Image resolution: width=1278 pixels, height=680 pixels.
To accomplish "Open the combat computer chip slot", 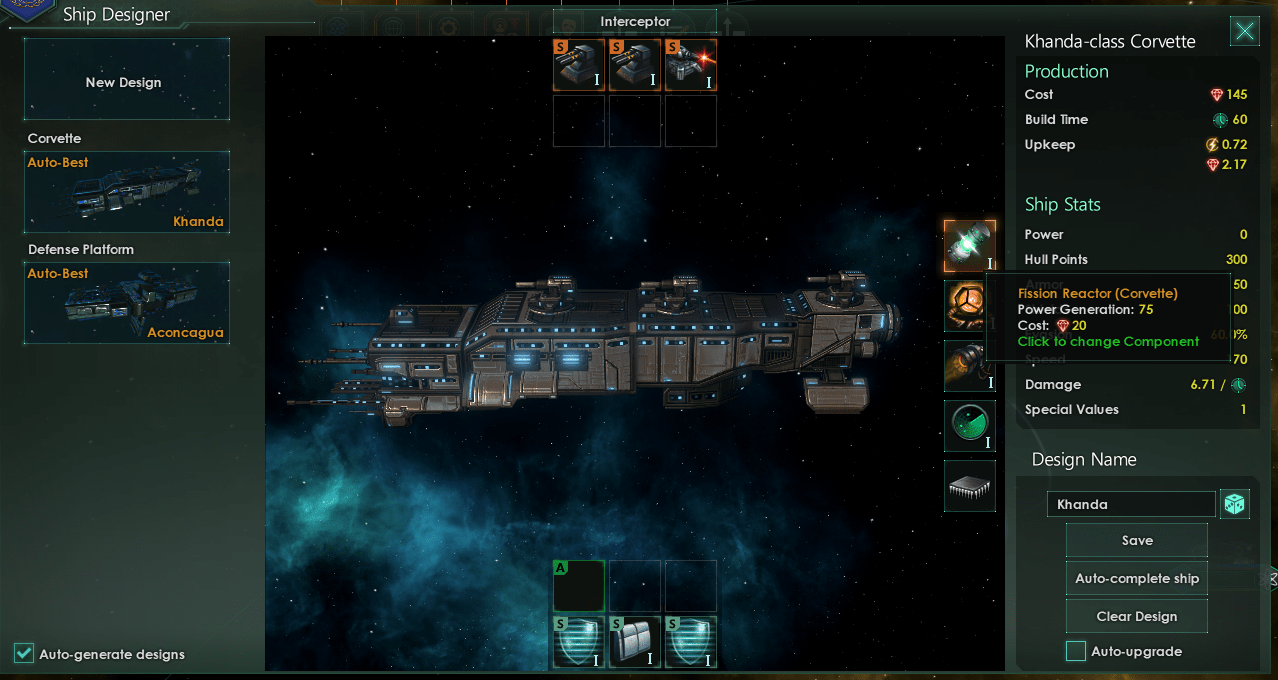I will click(x=969, y=486).
